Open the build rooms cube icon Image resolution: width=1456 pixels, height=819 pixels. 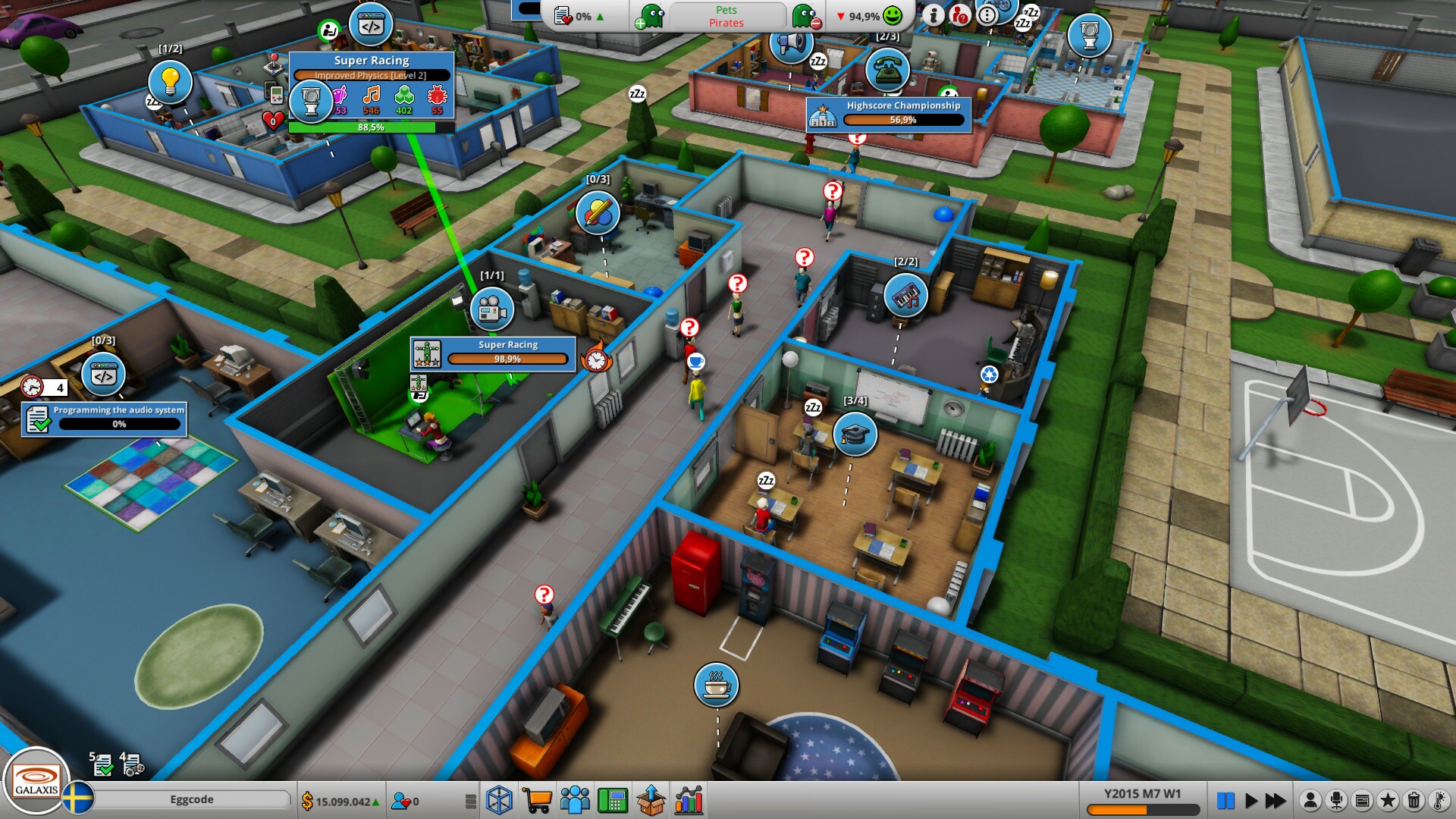[498, 800]
